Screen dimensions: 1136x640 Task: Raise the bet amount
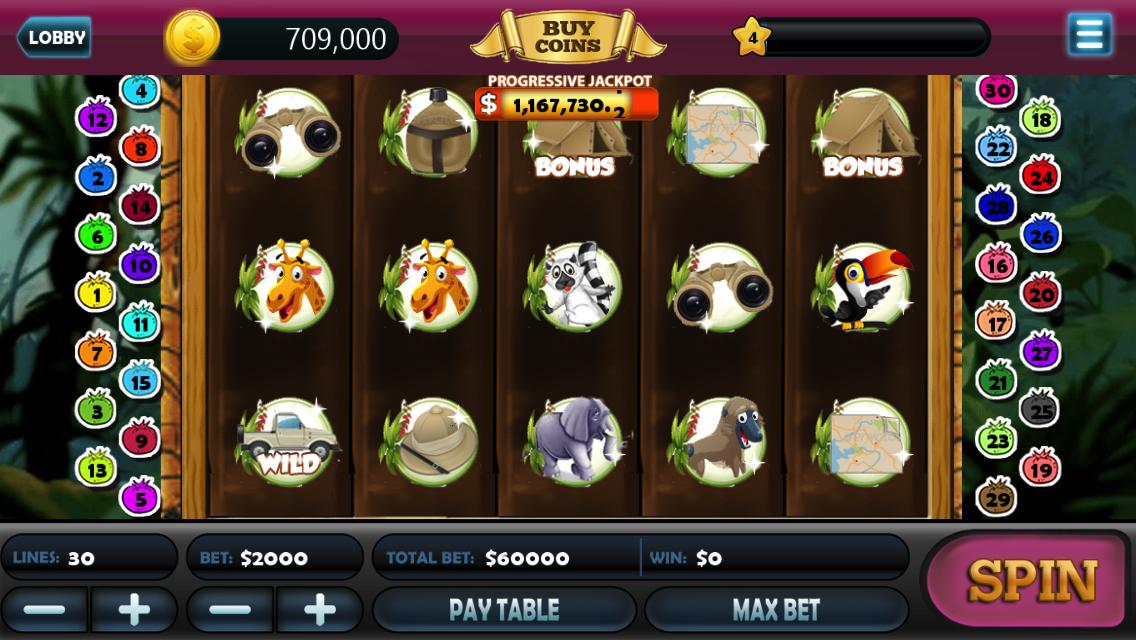point(320,609)
